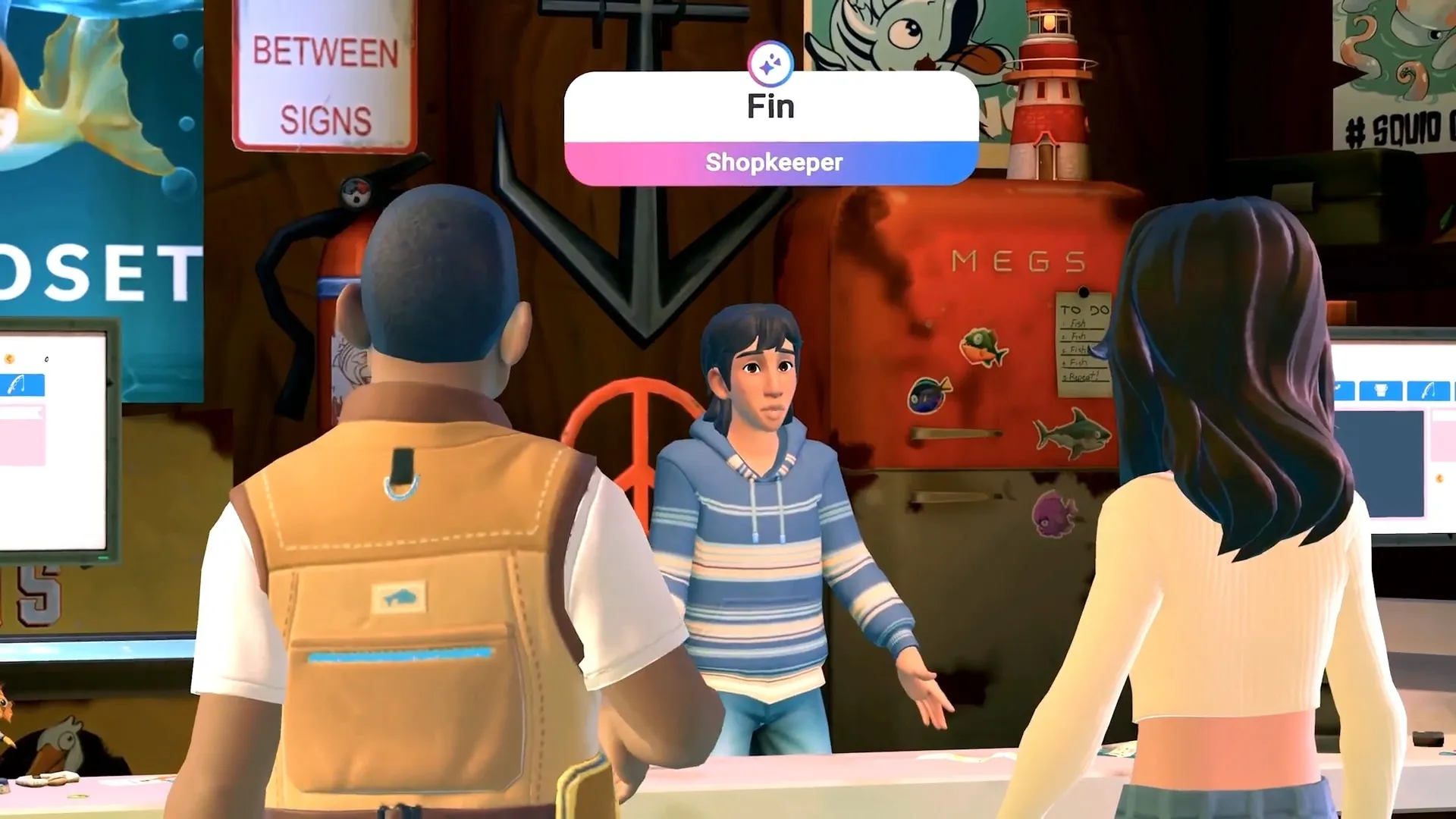
Task: Switch to the fishing rod tab on the right monitor
Action: coord(1429,391)
